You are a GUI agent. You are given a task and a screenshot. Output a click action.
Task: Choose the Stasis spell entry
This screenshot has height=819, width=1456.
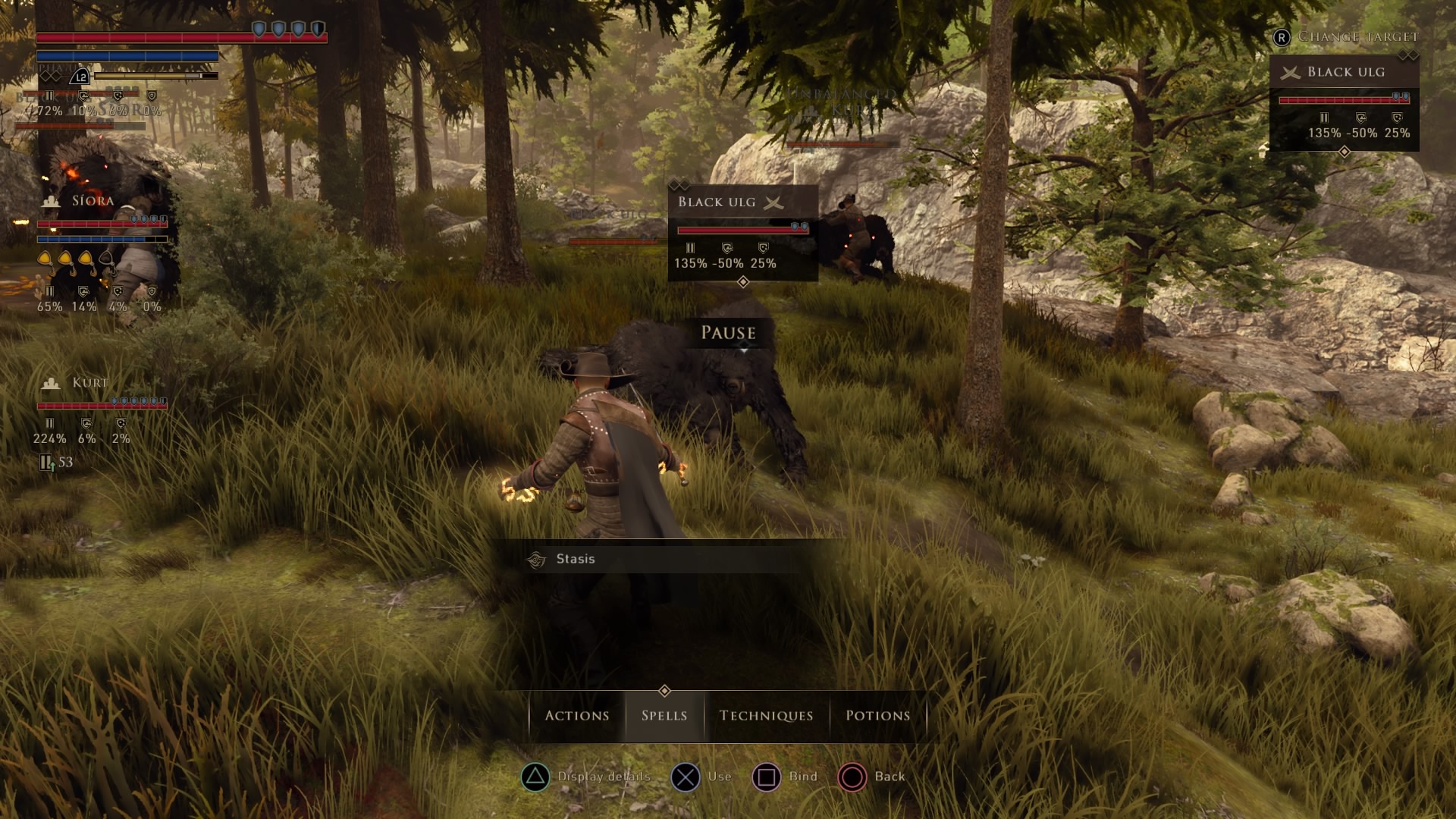(575, 559)
